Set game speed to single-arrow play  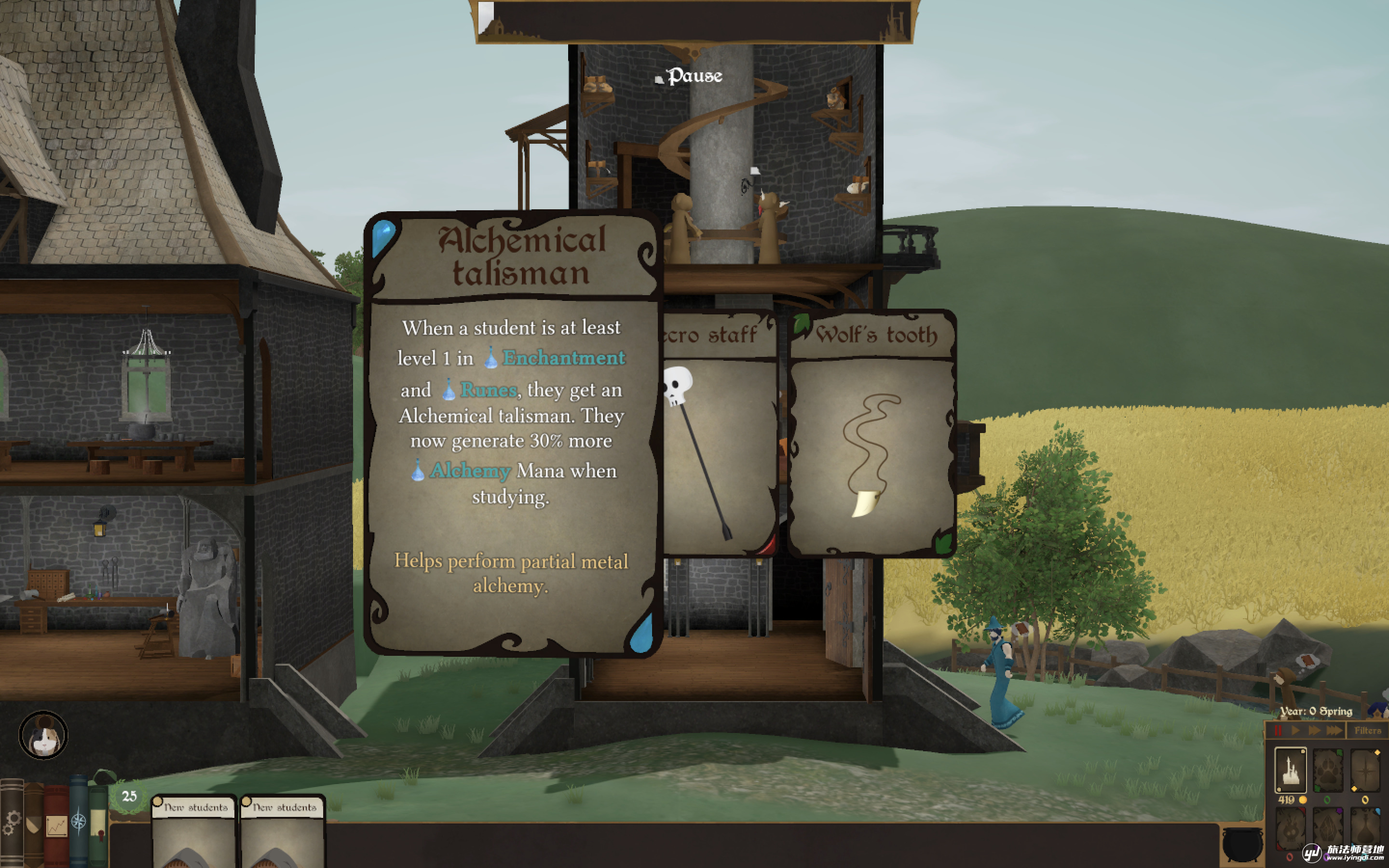coord(1295,730)
